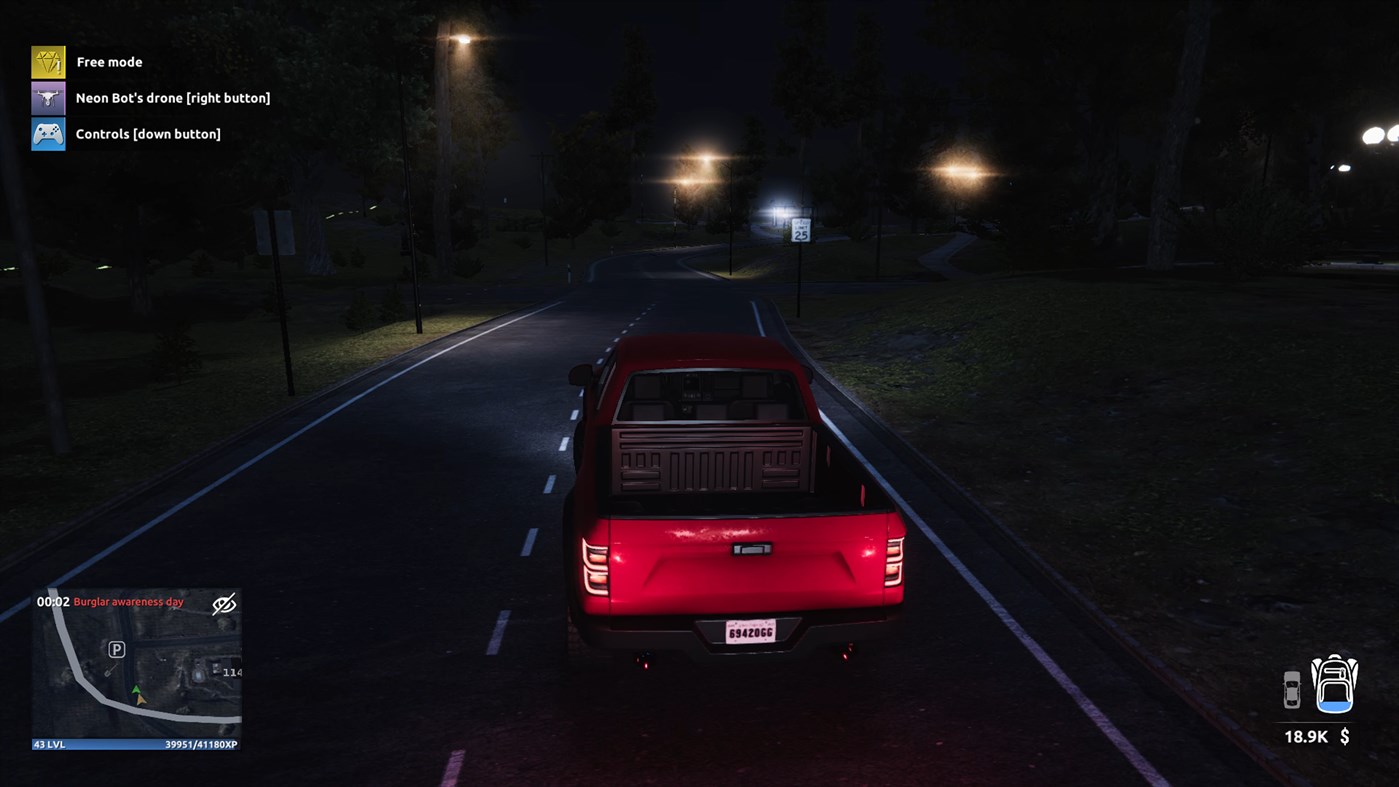Viewport: 1399px width, 787px height.
Task: Expand the Neon Bot's drone entry
Action: [x=173, y=97]
